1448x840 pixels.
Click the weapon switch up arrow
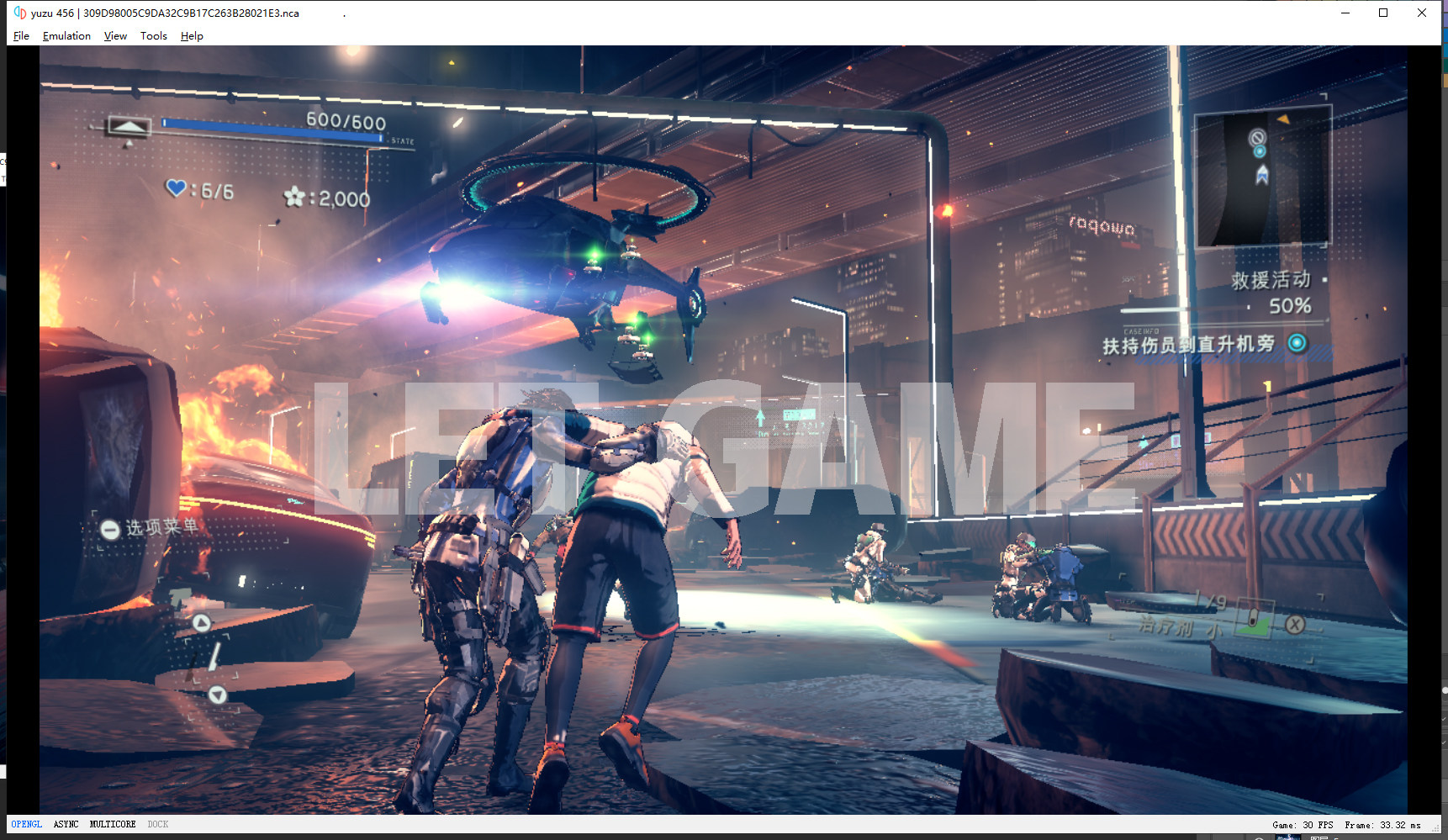click(202, 623)
